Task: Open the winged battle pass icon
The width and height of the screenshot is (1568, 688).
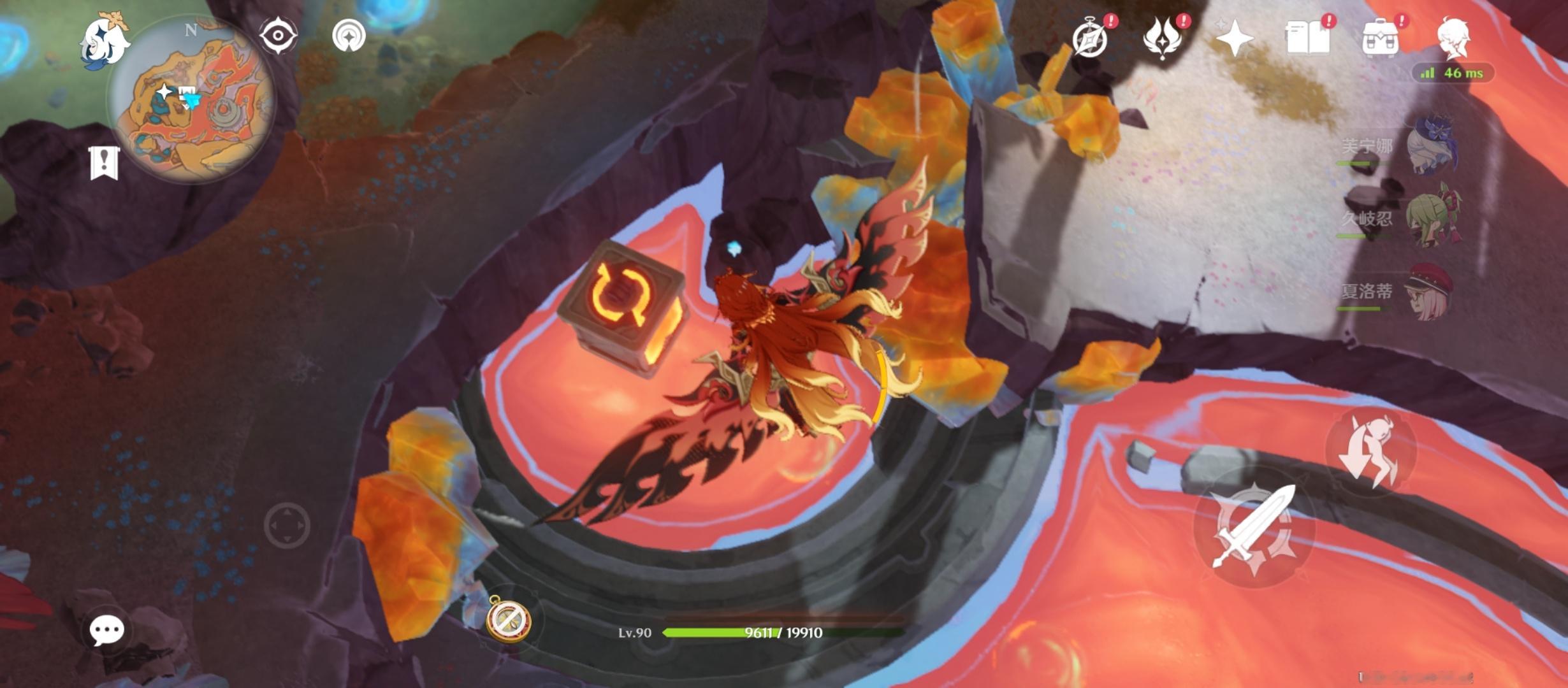Action: coord(1163,38)
